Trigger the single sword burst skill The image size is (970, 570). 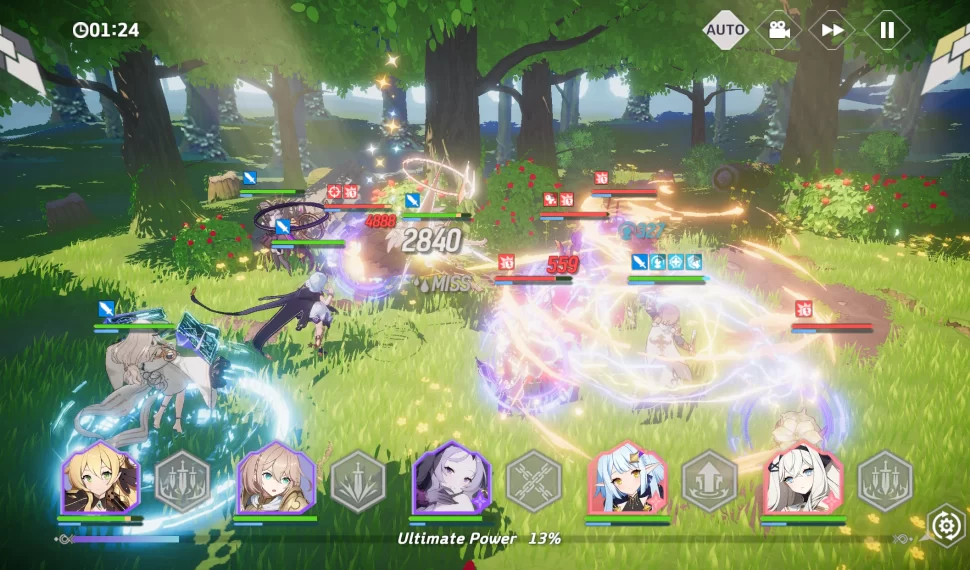pos(358,481)
